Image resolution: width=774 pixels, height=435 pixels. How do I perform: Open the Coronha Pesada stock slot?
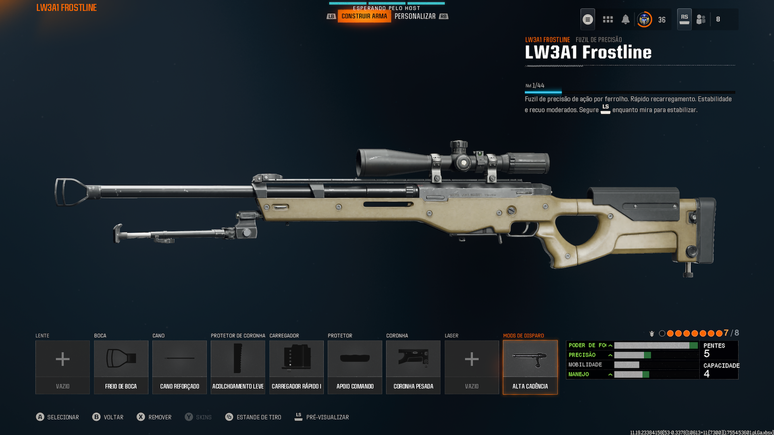point(413,366)
